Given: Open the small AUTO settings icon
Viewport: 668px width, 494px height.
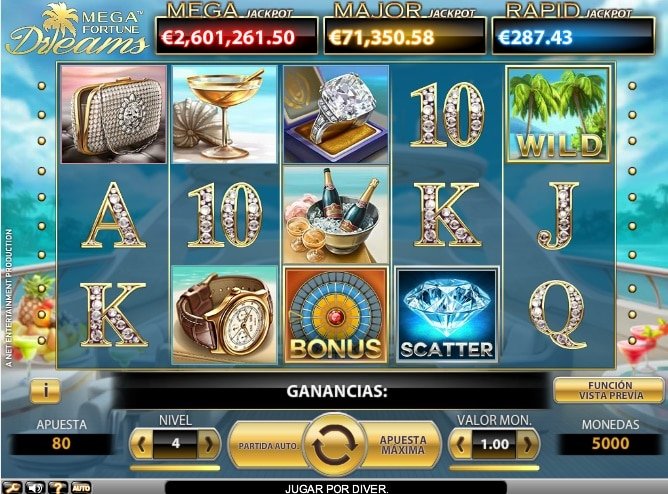Looking at the screenshot, I should 82,487.
